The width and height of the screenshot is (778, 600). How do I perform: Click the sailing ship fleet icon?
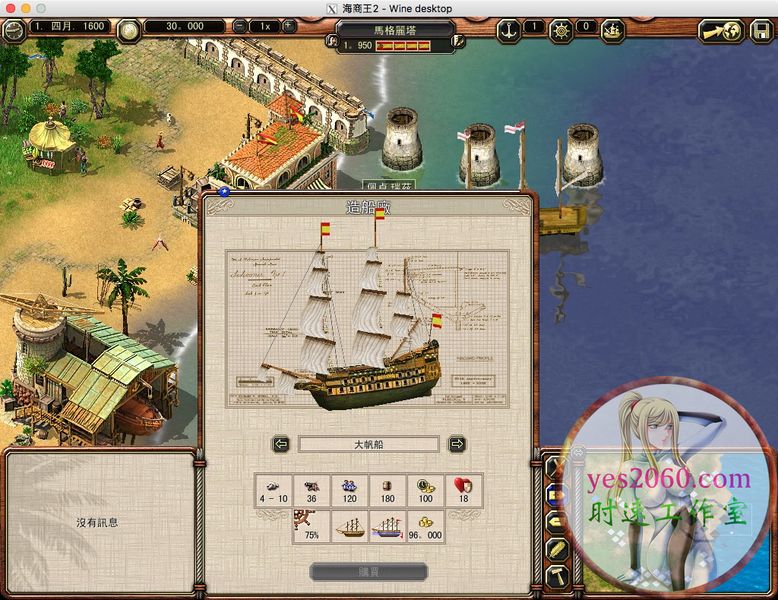tap(612, 29)
